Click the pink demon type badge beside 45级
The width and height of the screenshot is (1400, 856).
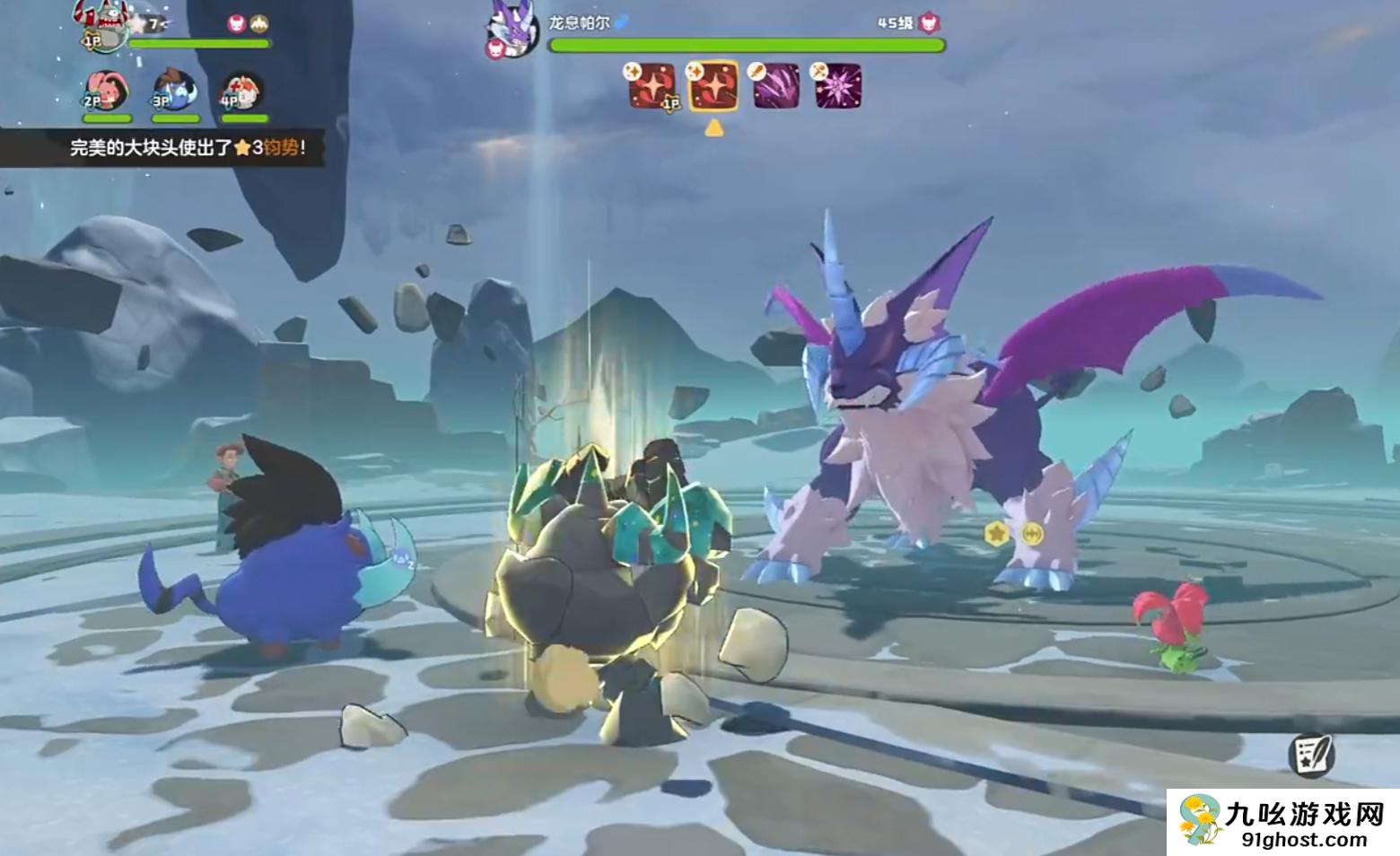929,23
